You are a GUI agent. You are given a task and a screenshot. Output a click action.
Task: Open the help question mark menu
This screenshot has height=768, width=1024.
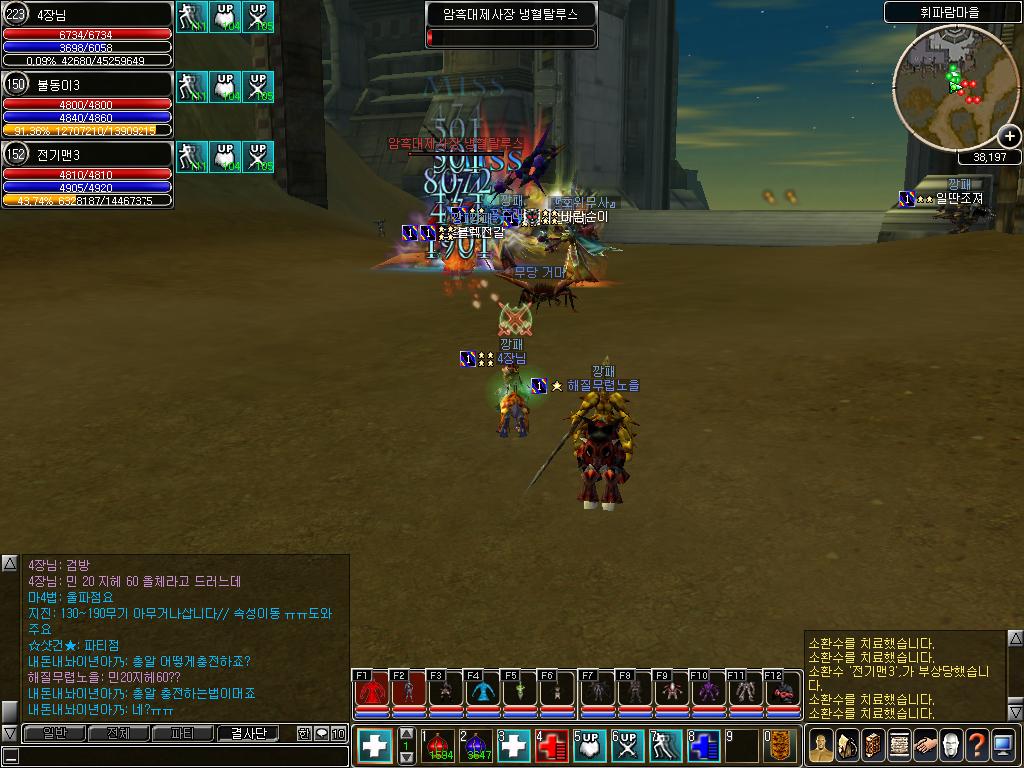(x=977, y=745)
